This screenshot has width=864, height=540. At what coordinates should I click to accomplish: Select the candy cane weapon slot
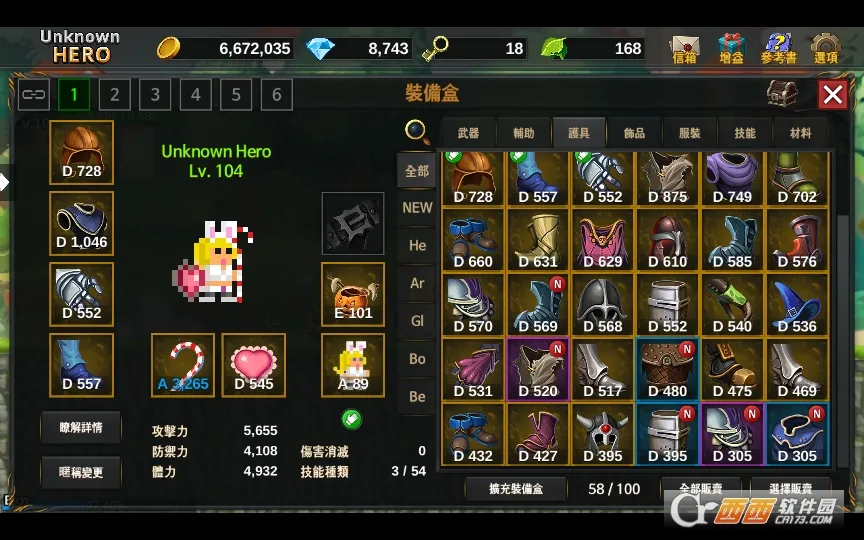click(x=182, y=365)
